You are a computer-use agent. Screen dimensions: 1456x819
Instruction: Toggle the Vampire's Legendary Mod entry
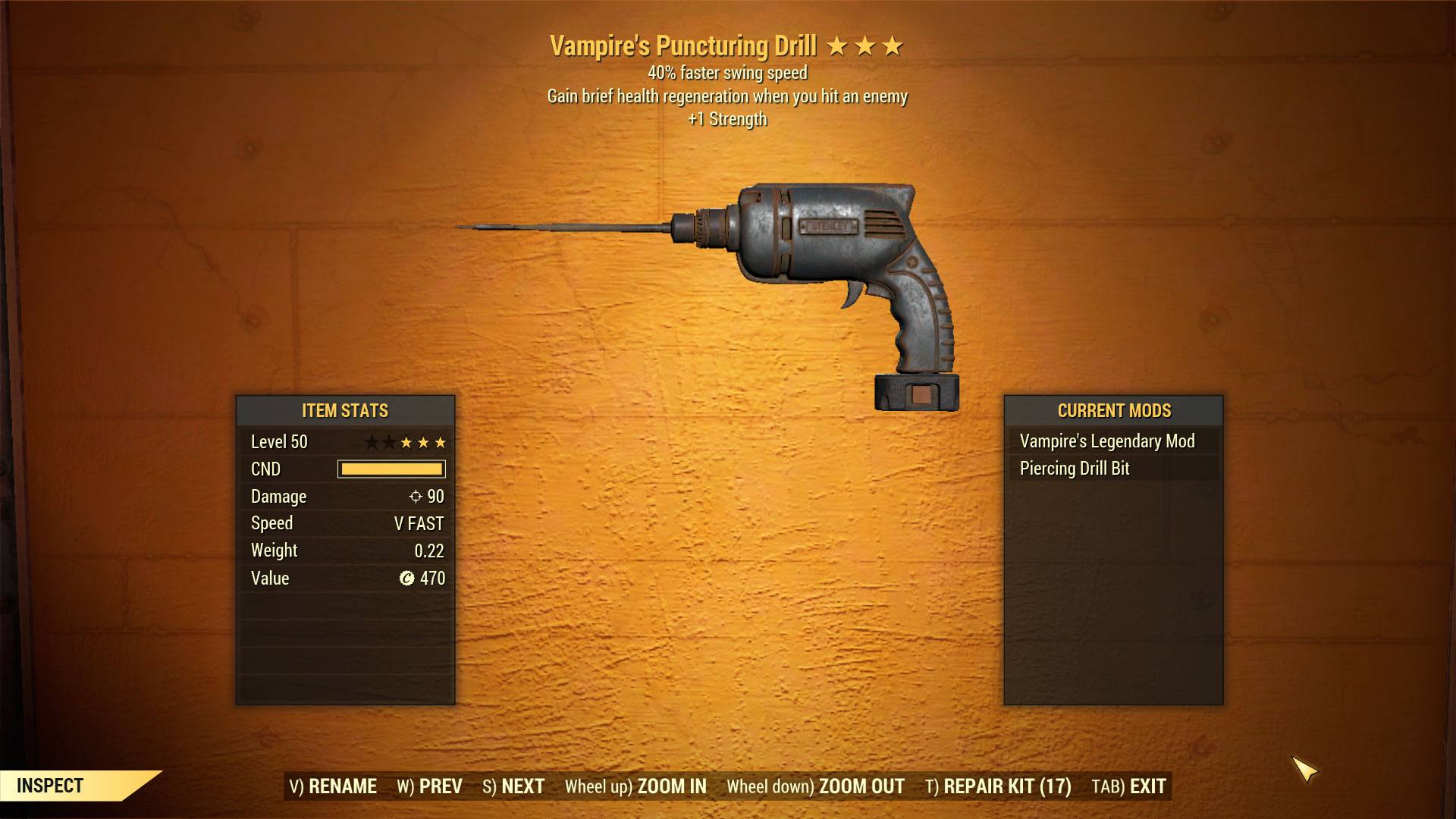(x=1106, y=441)
